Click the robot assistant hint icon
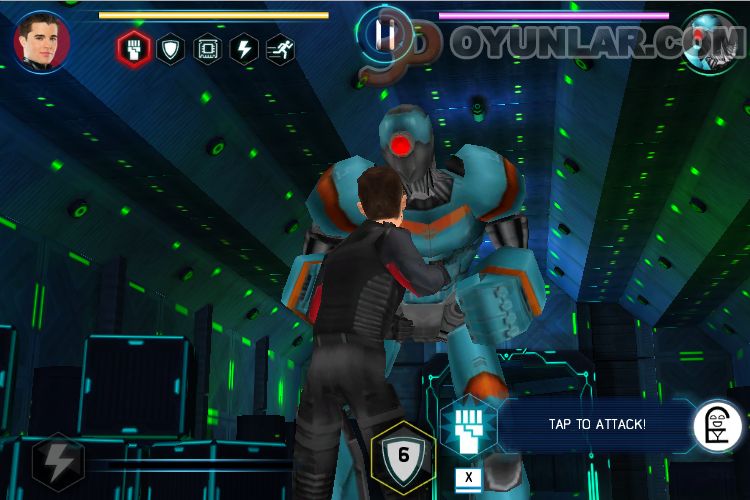Viewport: 750px width, 500px height. [718, 424]
